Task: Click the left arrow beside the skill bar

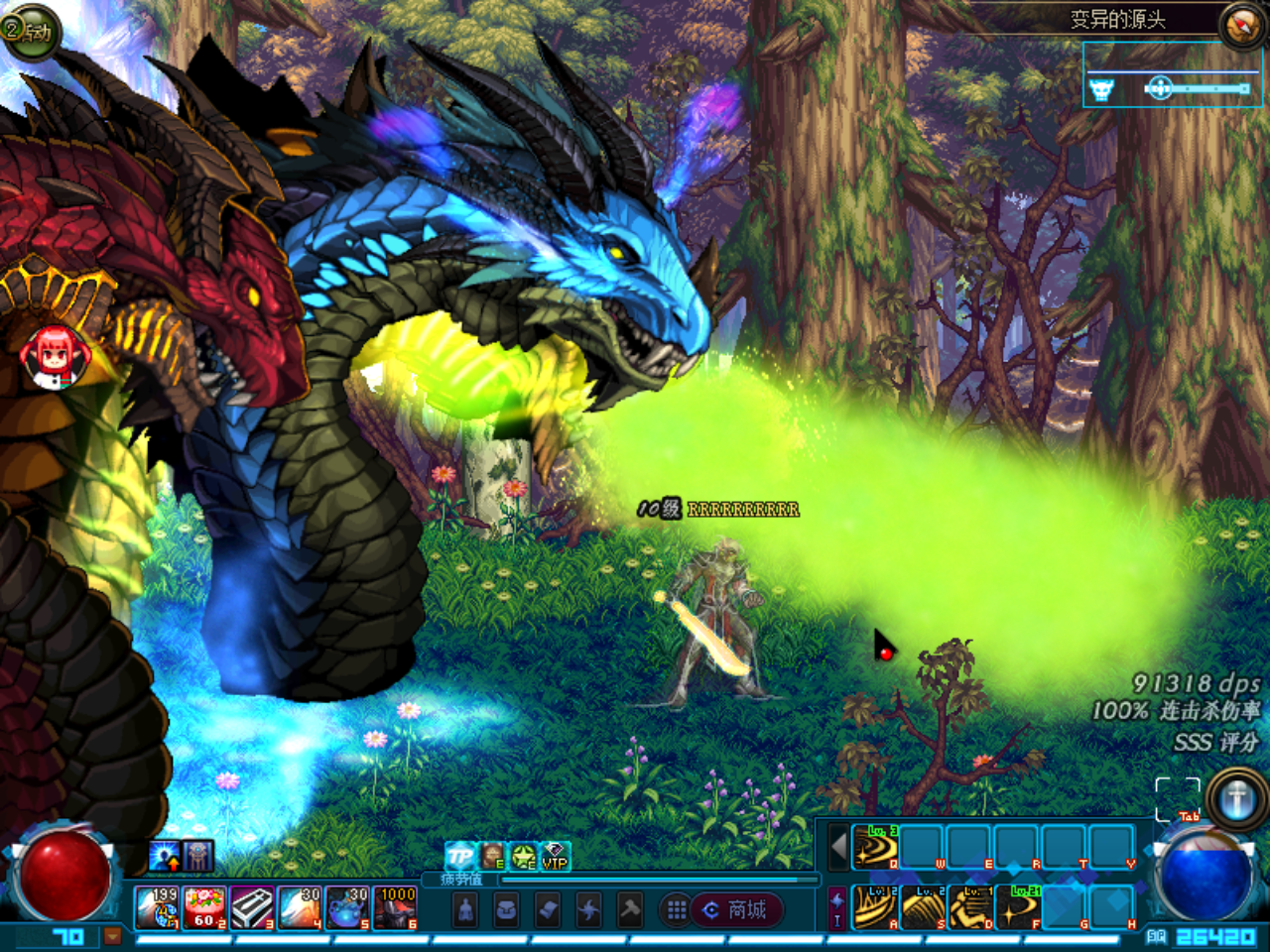Action: tap(838, 848)
